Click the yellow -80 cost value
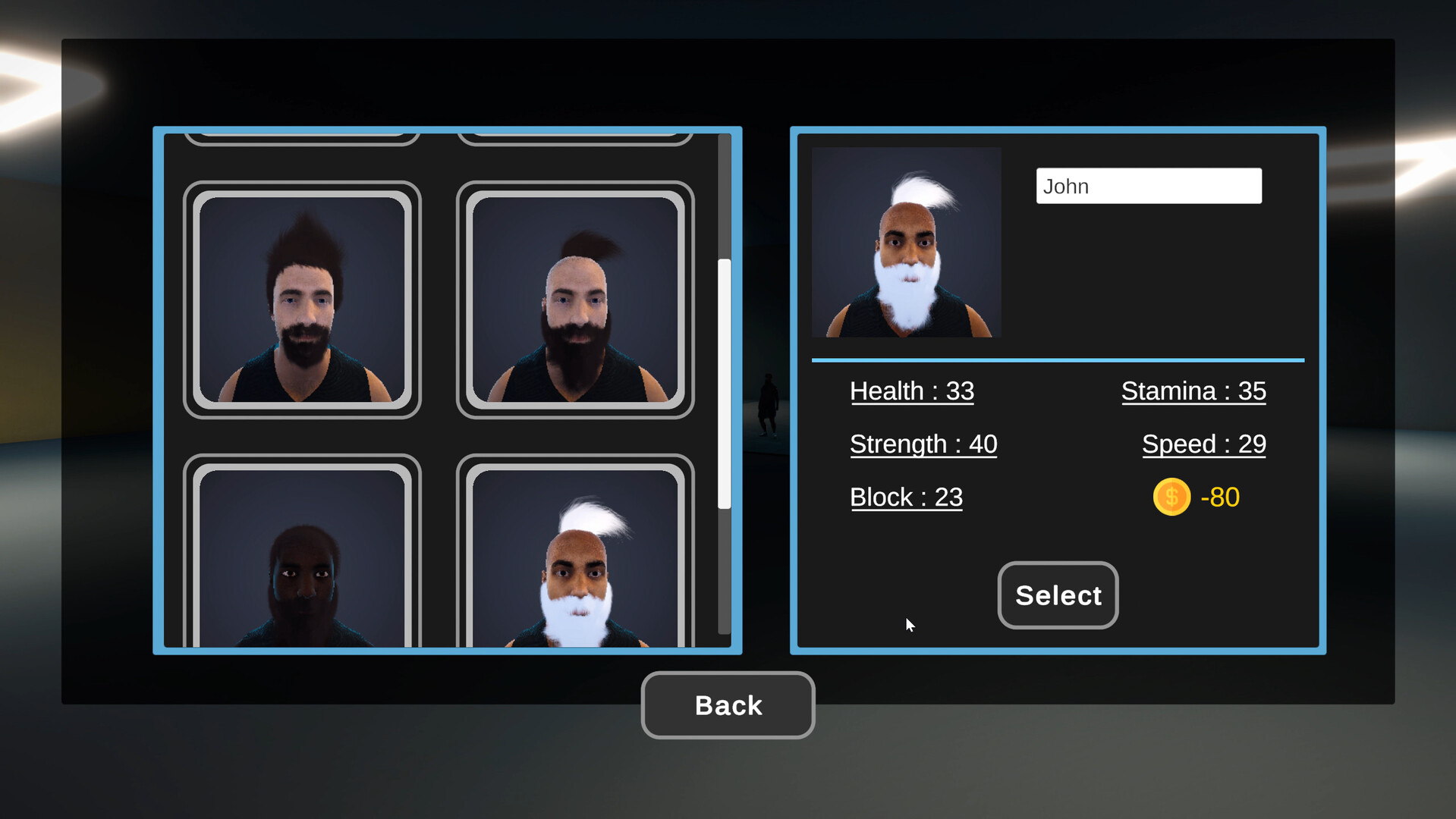Image resolution: width=1456 pixels, height=819 pixels. pos(1220,497)
